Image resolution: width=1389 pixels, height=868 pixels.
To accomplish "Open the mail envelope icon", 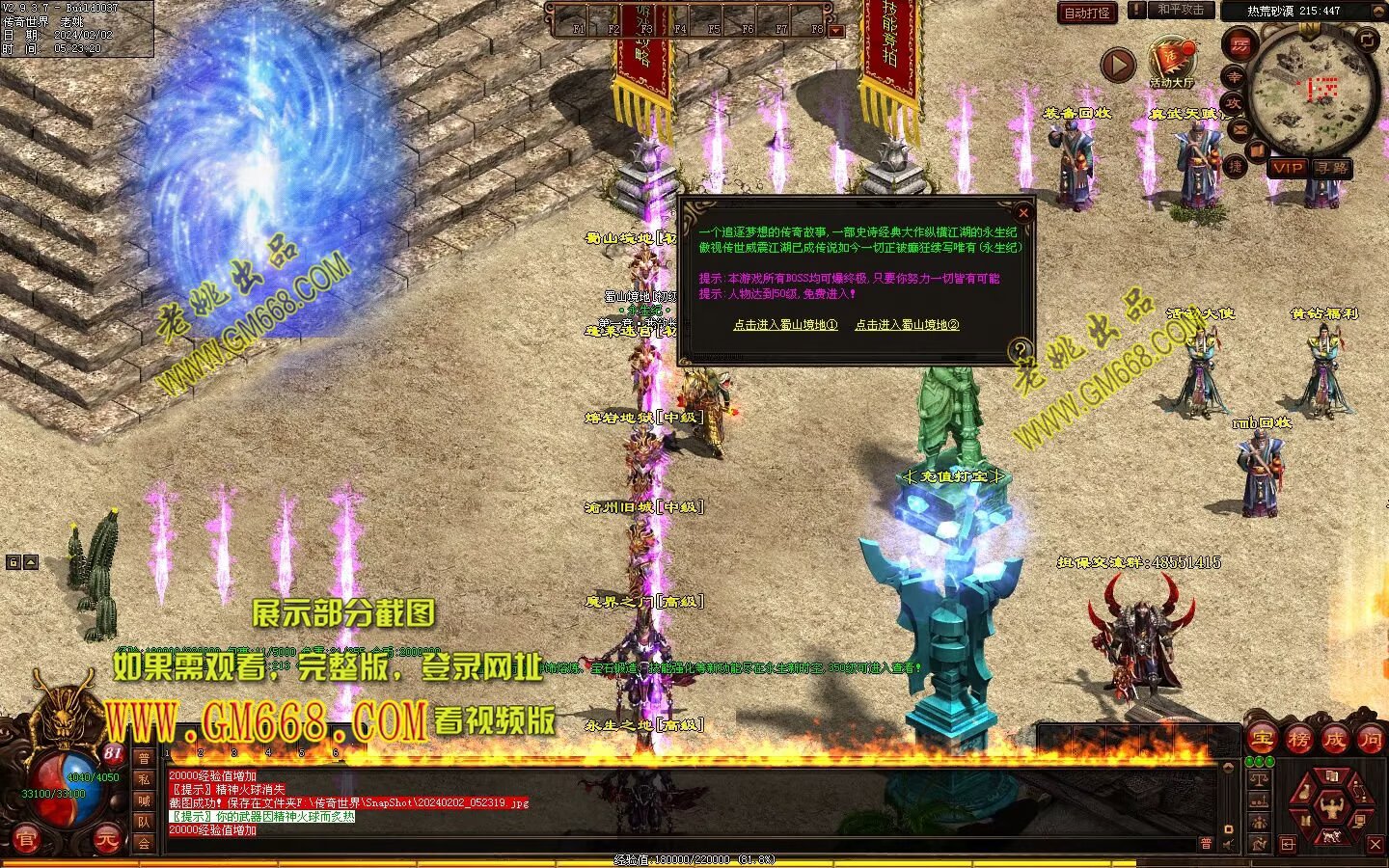I will tap(1239, 128).
